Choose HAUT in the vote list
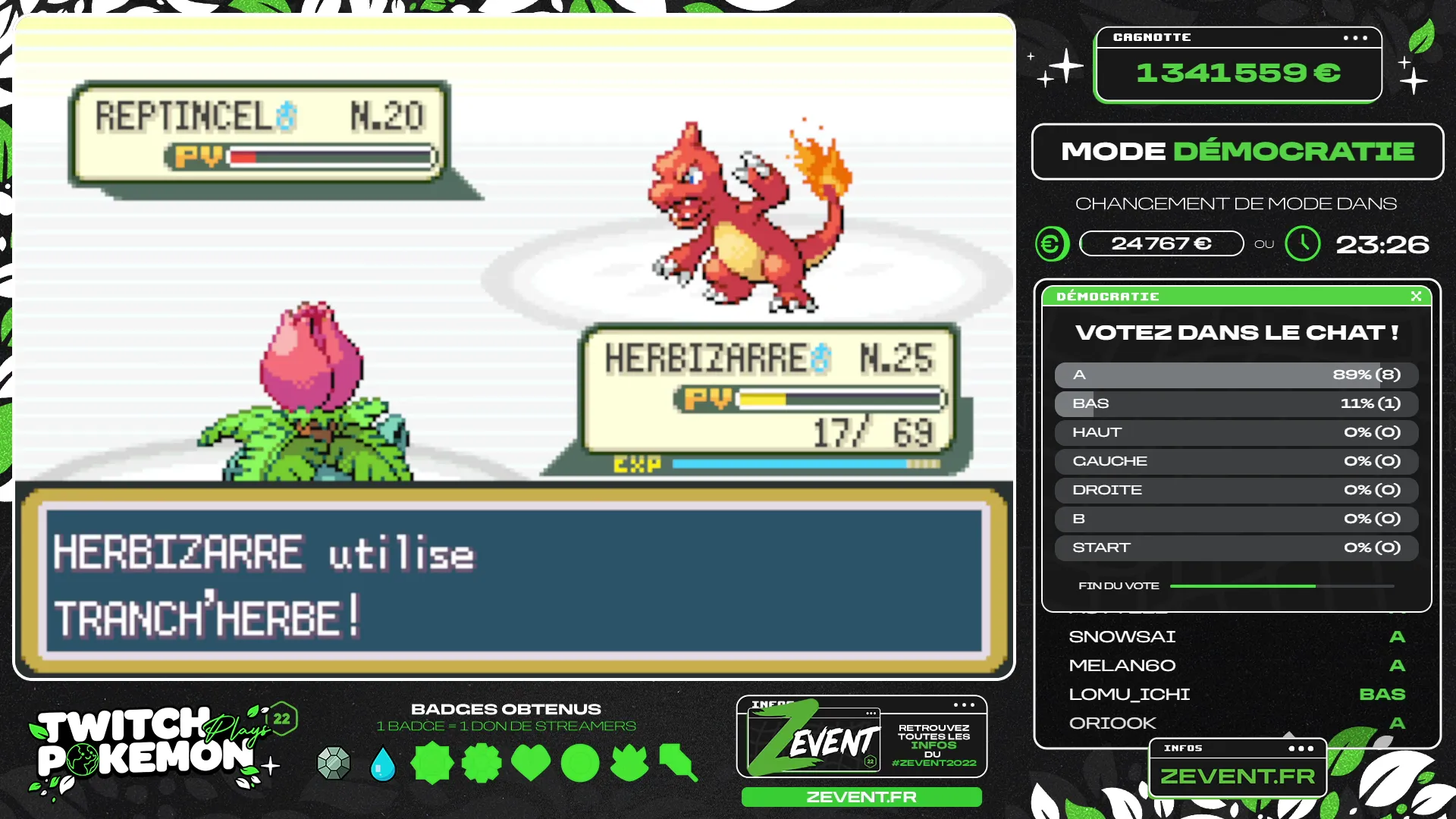 [x=1236, y=432]
